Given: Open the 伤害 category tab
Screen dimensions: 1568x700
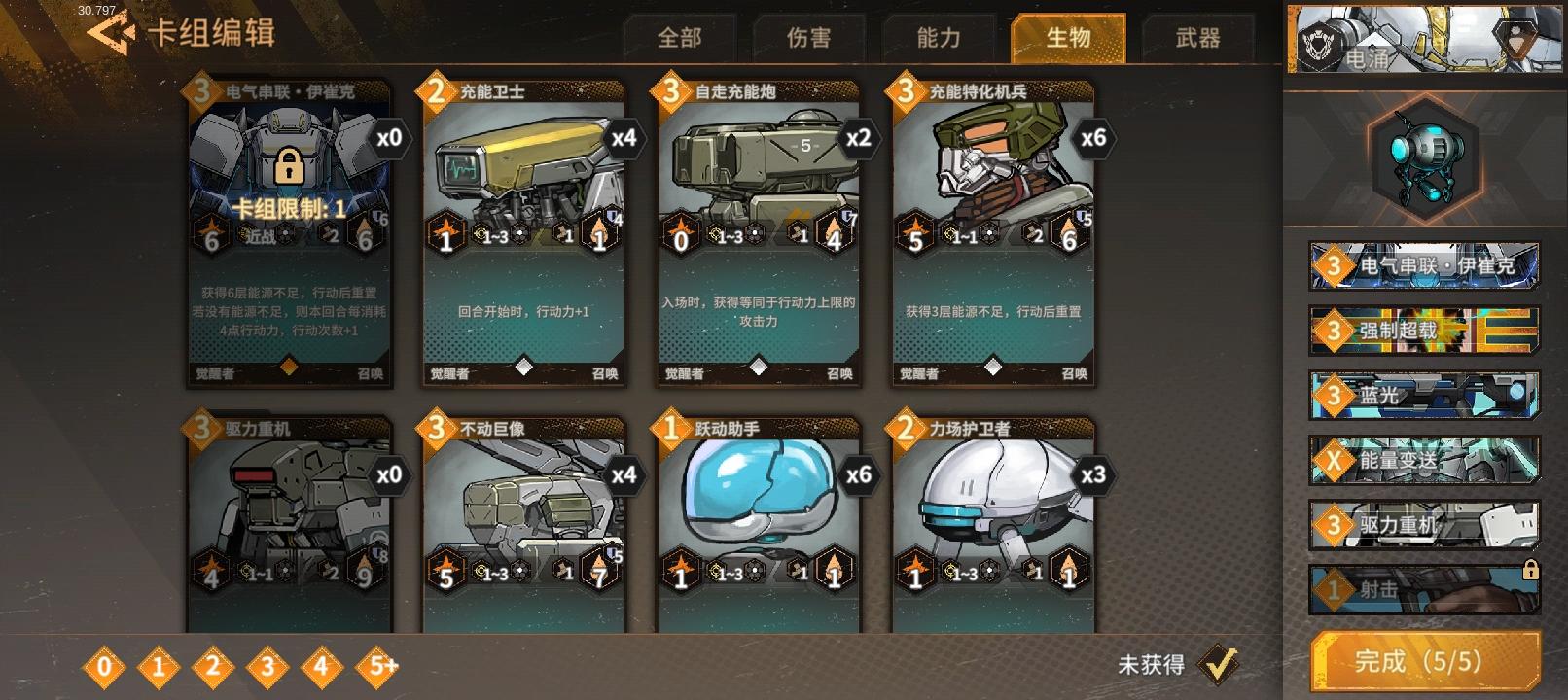Looking at the screenshot, I should pyautogui.click(x=808, y=38).
